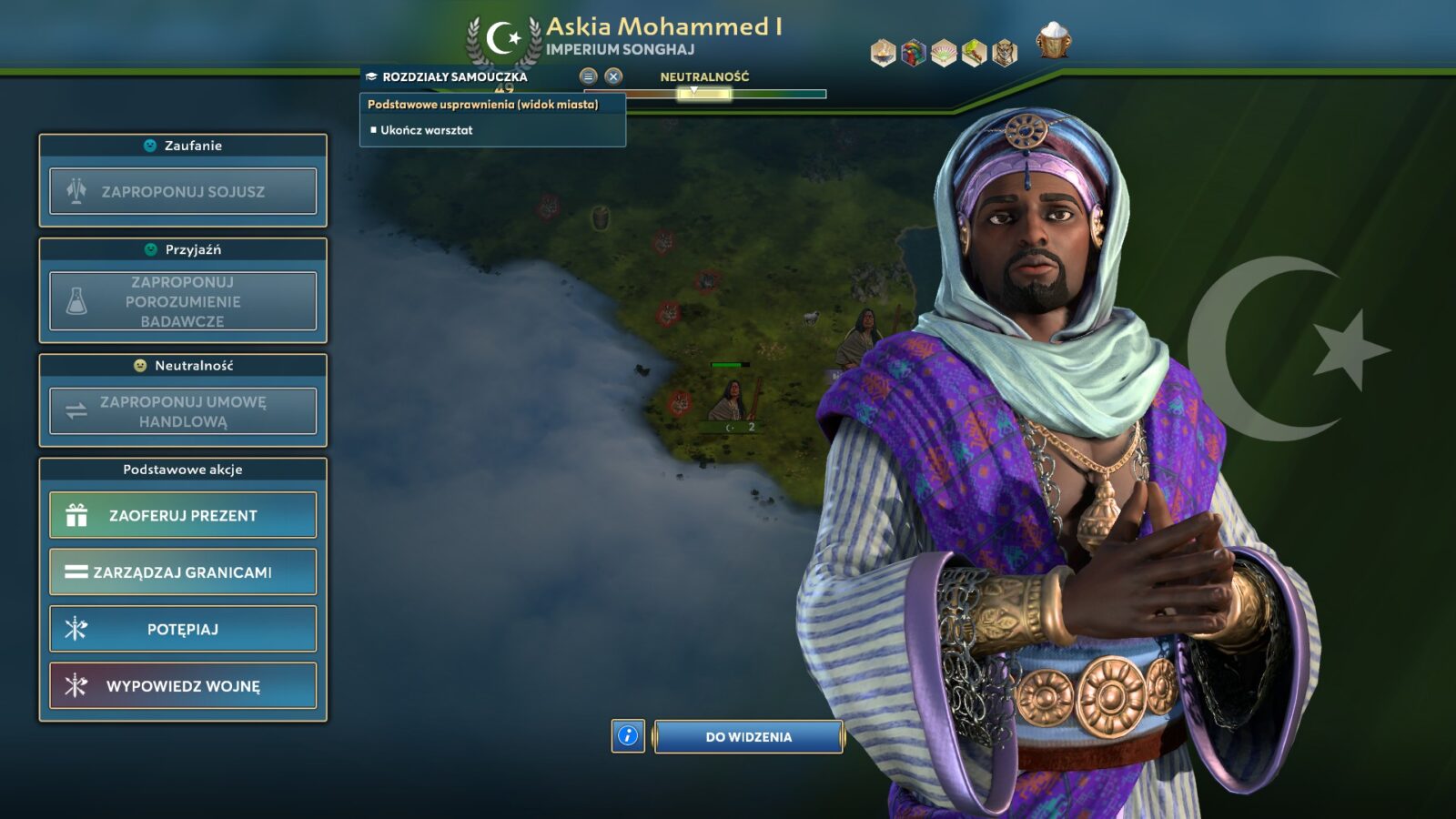Image resolution: width=1456 pixels, height=819 pixels.
Task: Say goodbye with Do Widzenia button
Action: click(x=748, y=737)
